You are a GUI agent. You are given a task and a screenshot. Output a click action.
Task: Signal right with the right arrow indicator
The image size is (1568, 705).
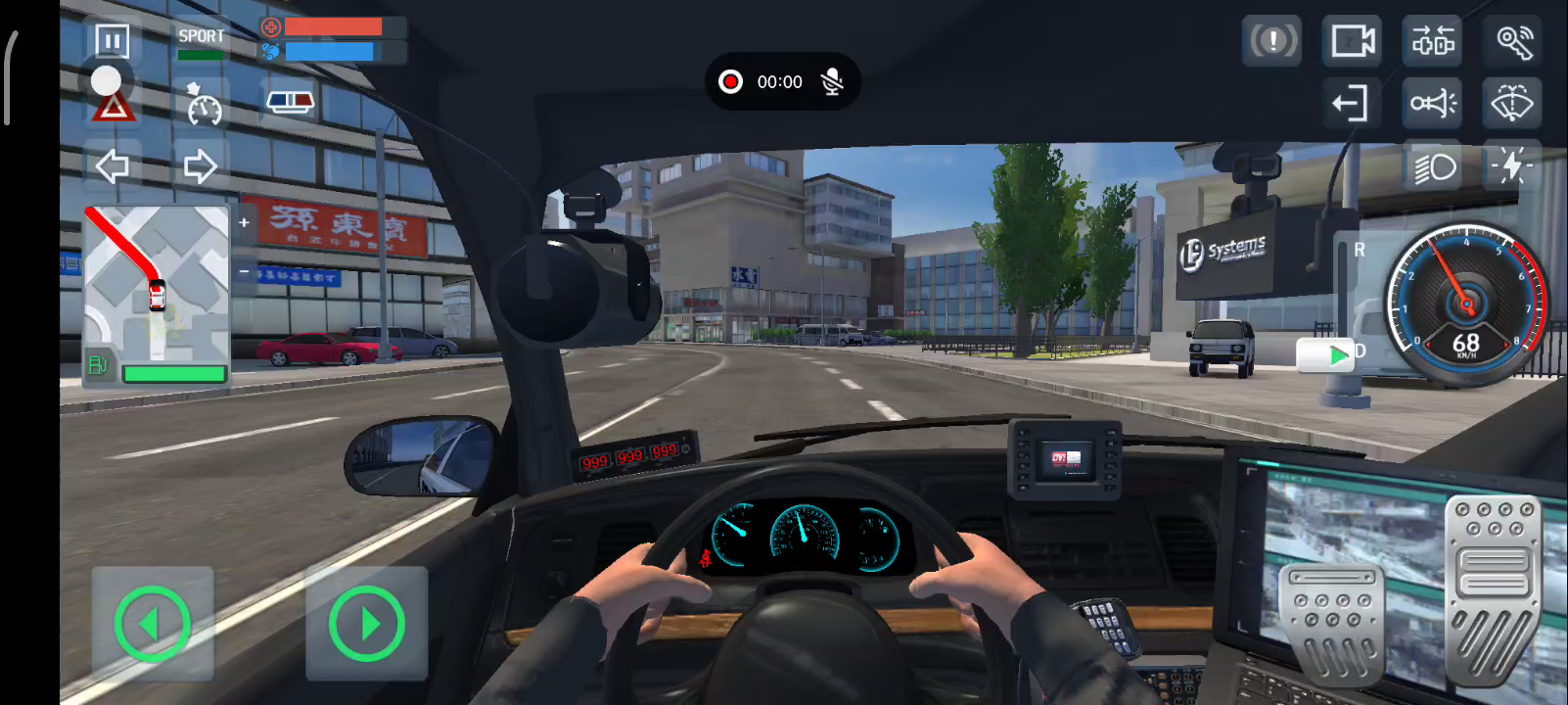[200, 166]
